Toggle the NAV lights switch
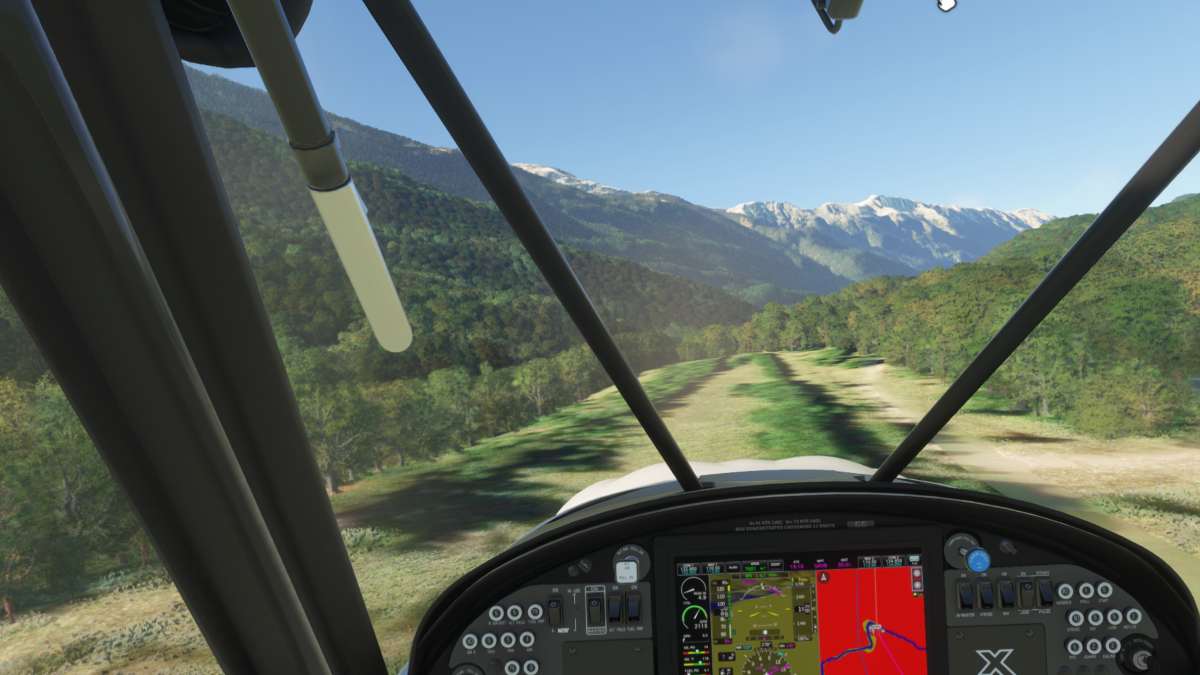The width and height of the screenshot is (1200, 675). click(1006, 596)
